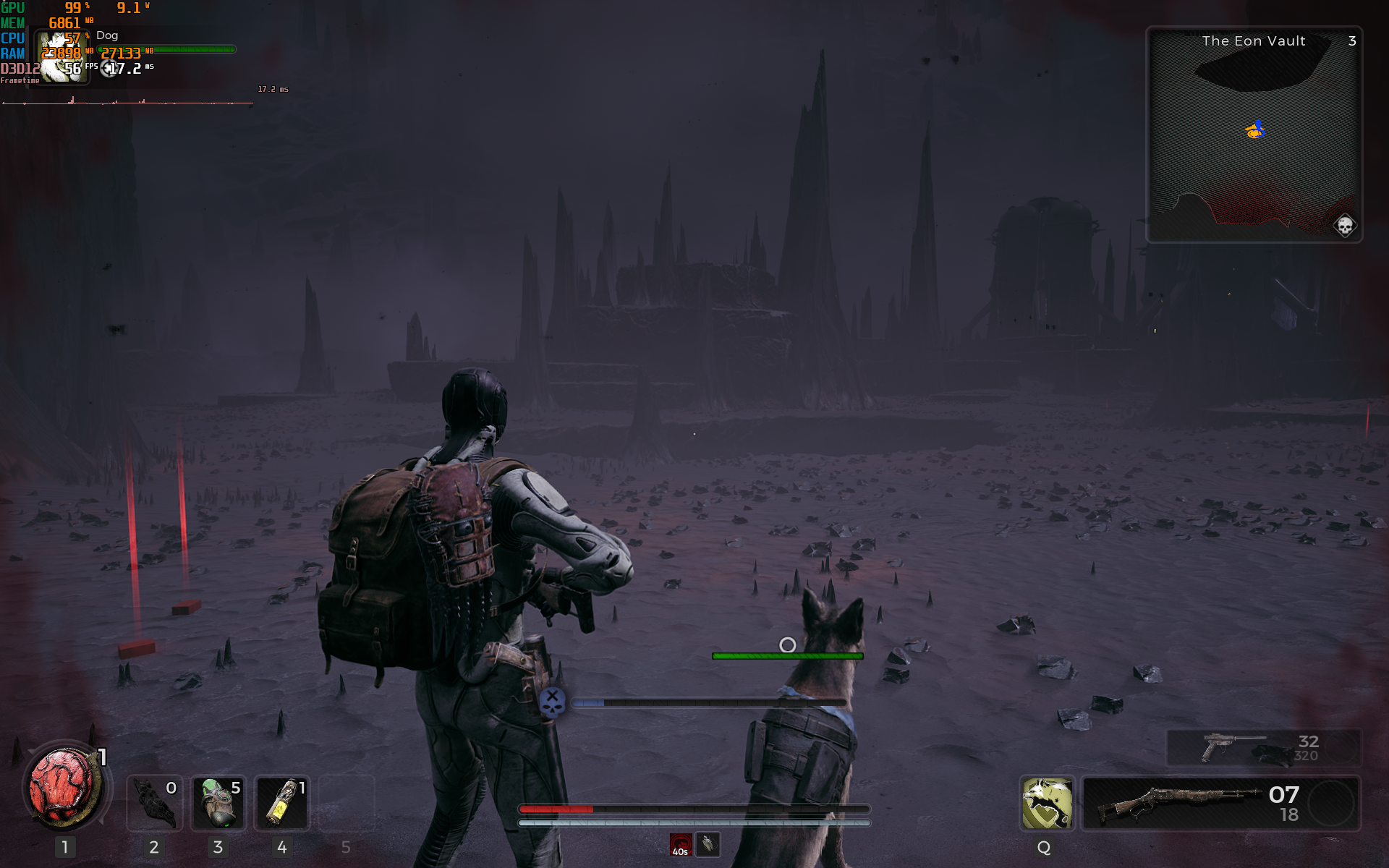
Task: Open The Eon Vault minimap
Action: coord(1254,135)
